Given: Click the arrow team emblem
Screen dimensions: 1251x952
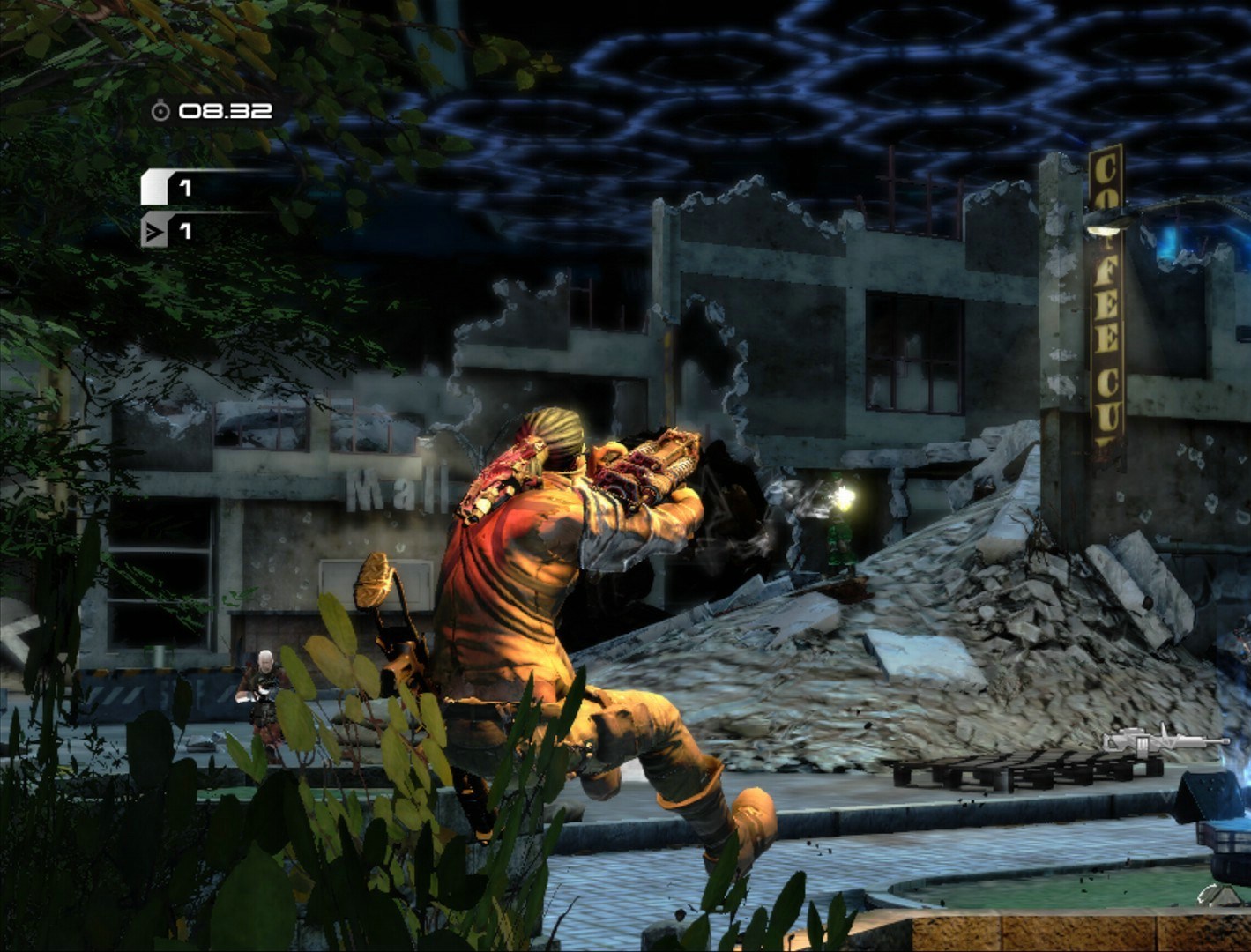Looking at the screenshot, I should pos(154,232).
